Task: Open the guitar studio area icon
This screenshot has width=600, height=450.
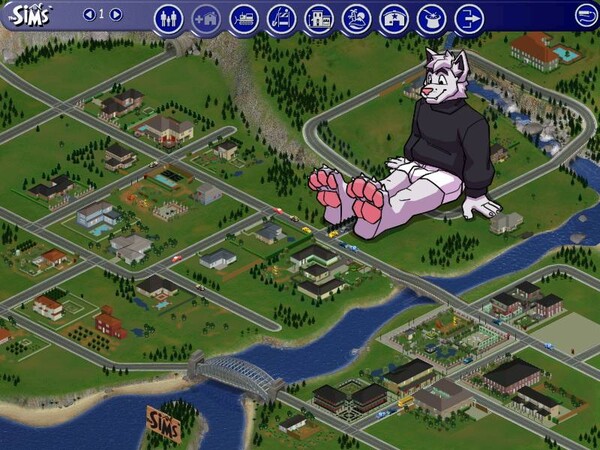Action: click(x=281, y=18)
